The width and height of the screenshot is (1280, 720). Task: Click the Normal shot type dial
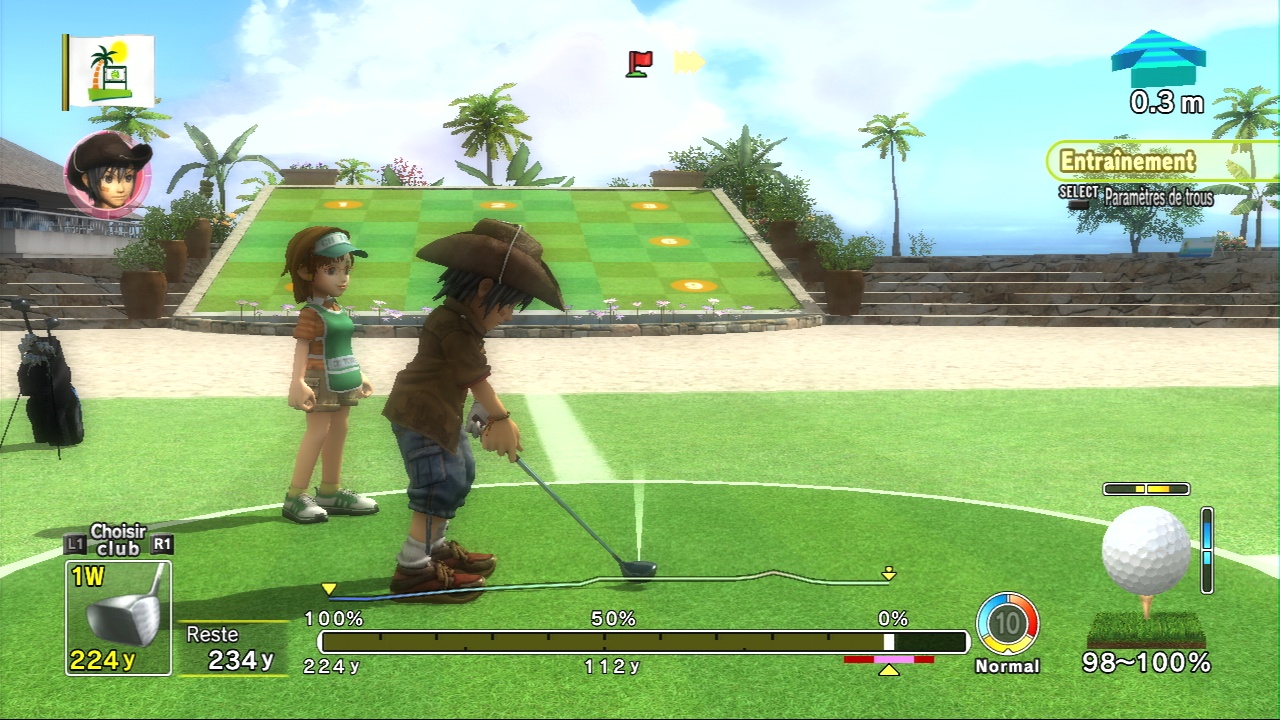pyautogui.click(x=1007, y=624)
